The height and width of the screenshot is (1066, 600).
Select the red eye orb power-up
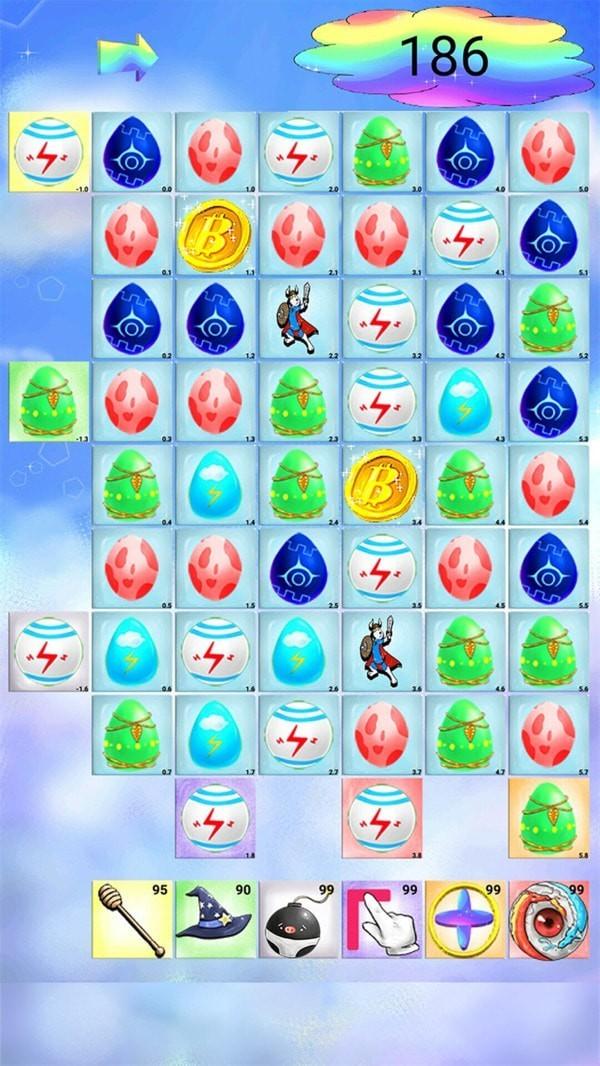548,920
